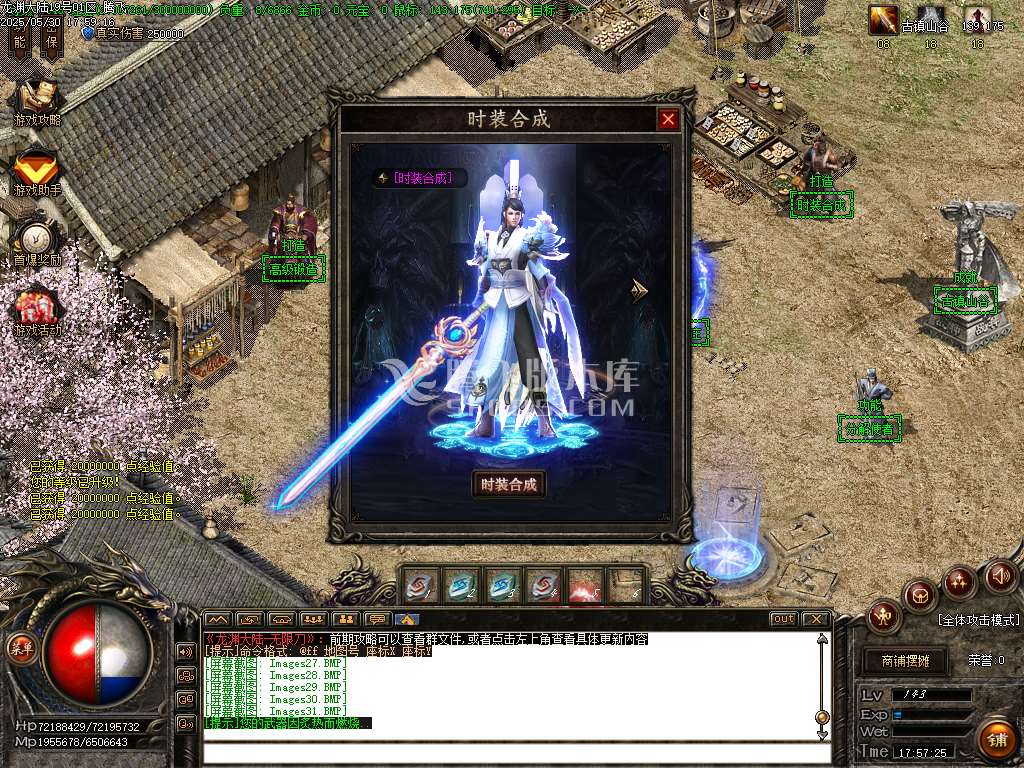Open the bag orb with chest icon
The image size is (1024, 768).
[x=919, y=596]
